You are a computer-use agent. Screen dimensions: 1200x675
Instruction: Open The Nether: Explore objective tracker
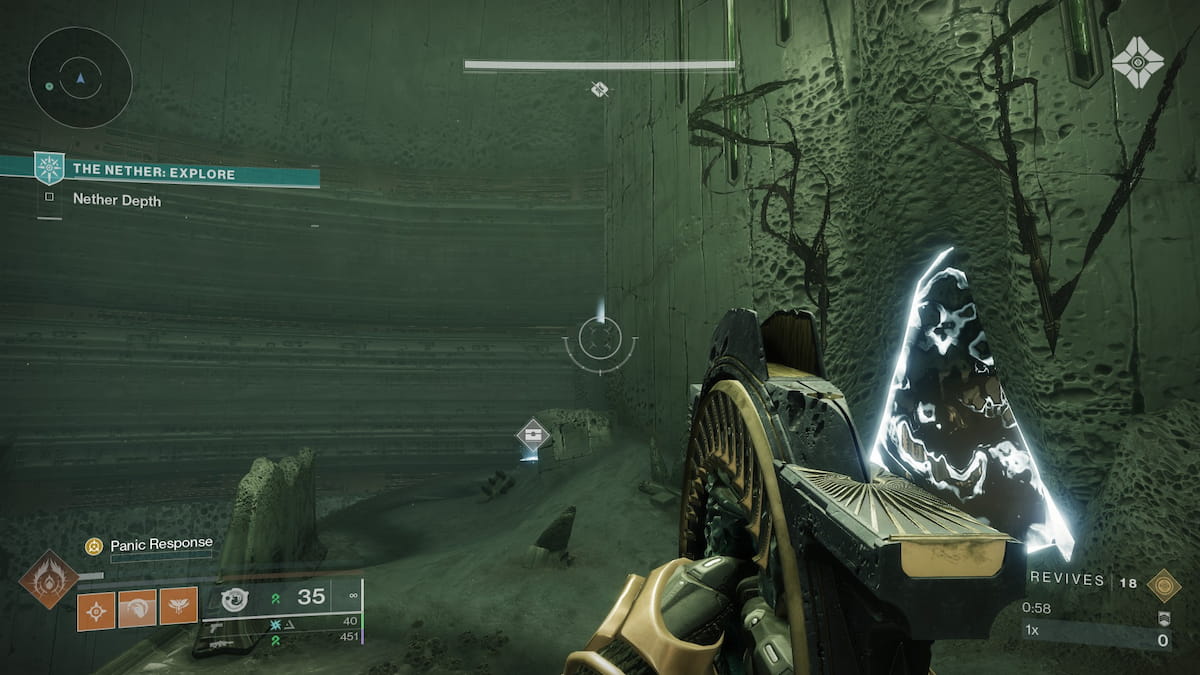pos(154,173)
